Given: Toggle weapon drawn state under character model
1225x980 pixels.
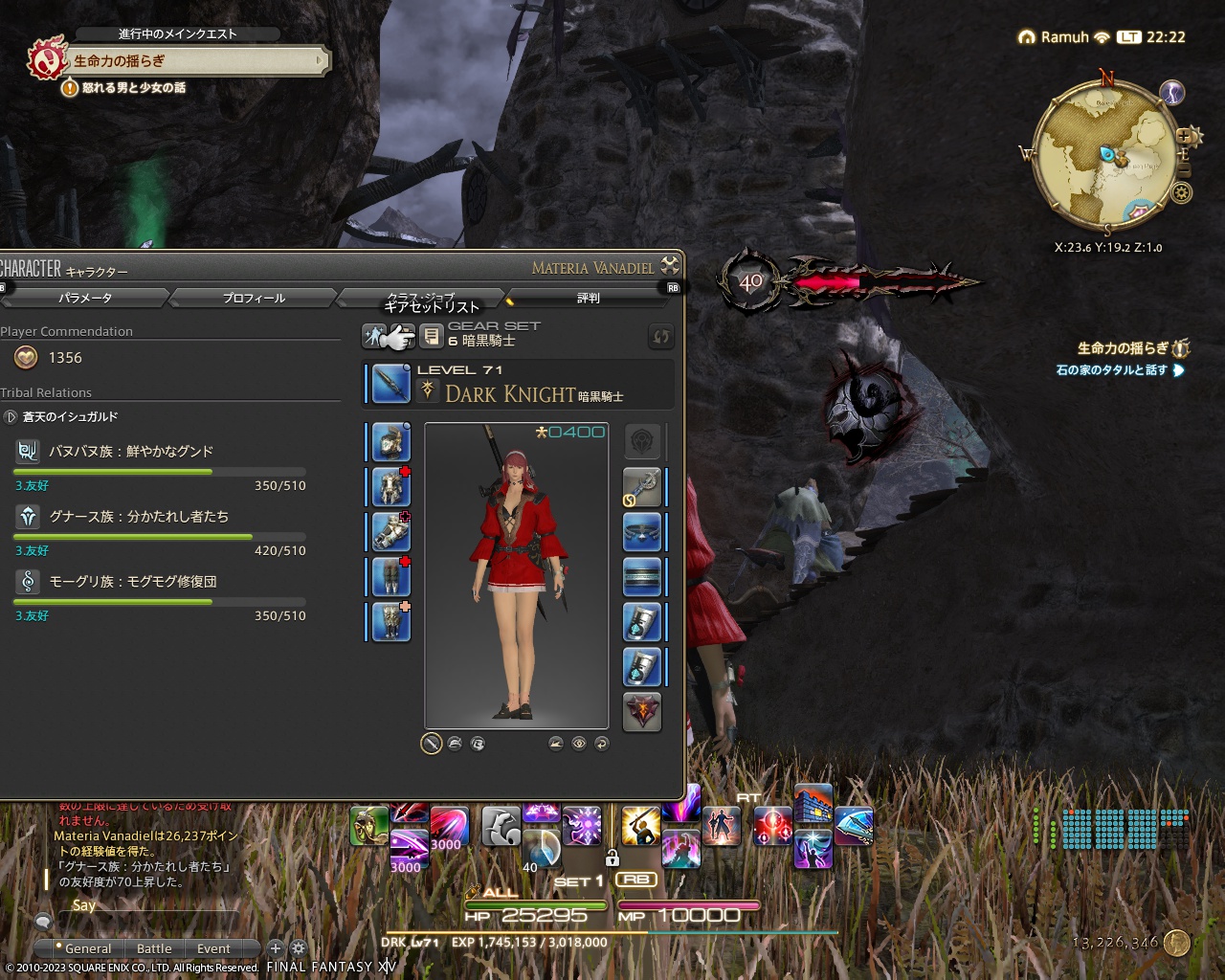Looking at the screenshot, I should [431, 744].
